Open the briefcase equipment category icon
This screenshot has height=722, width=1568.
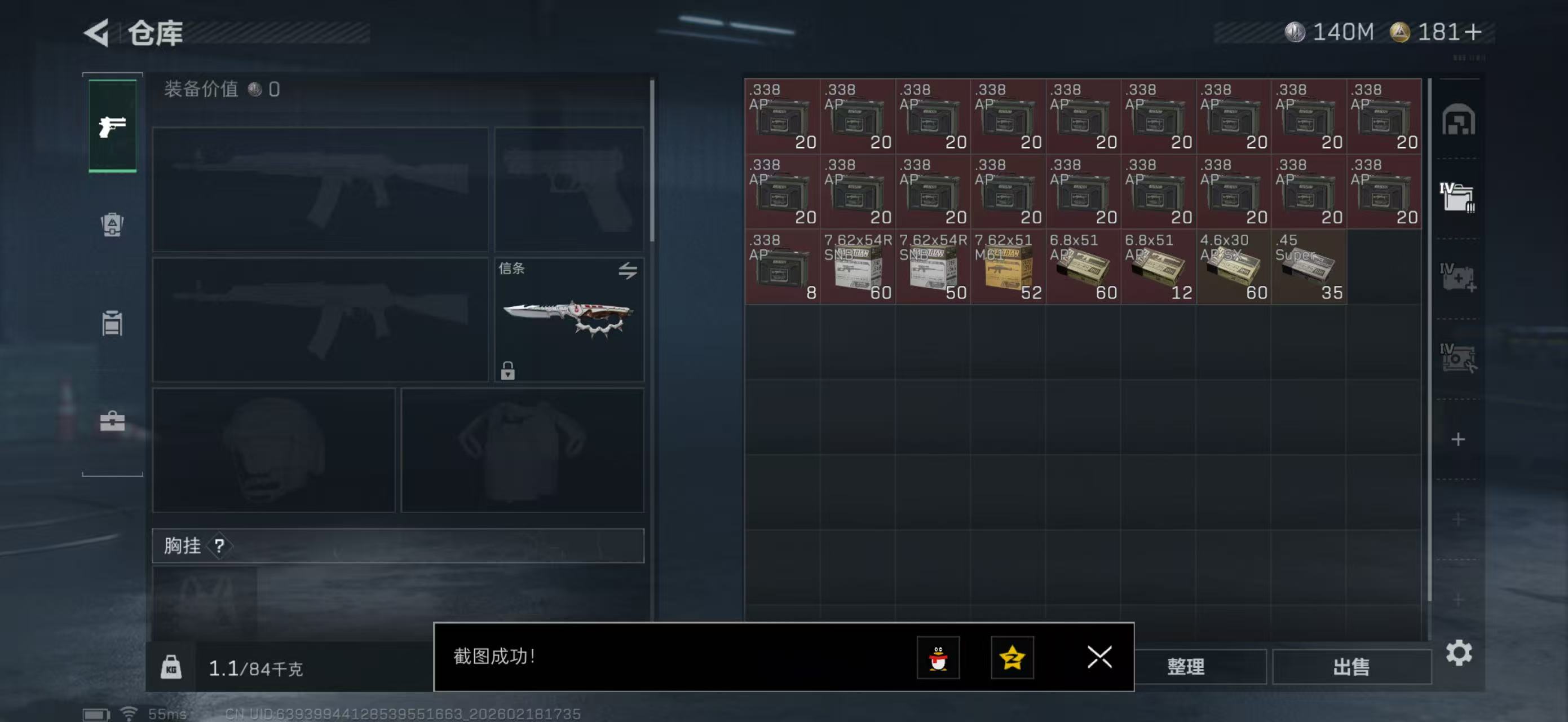point(112,420)
